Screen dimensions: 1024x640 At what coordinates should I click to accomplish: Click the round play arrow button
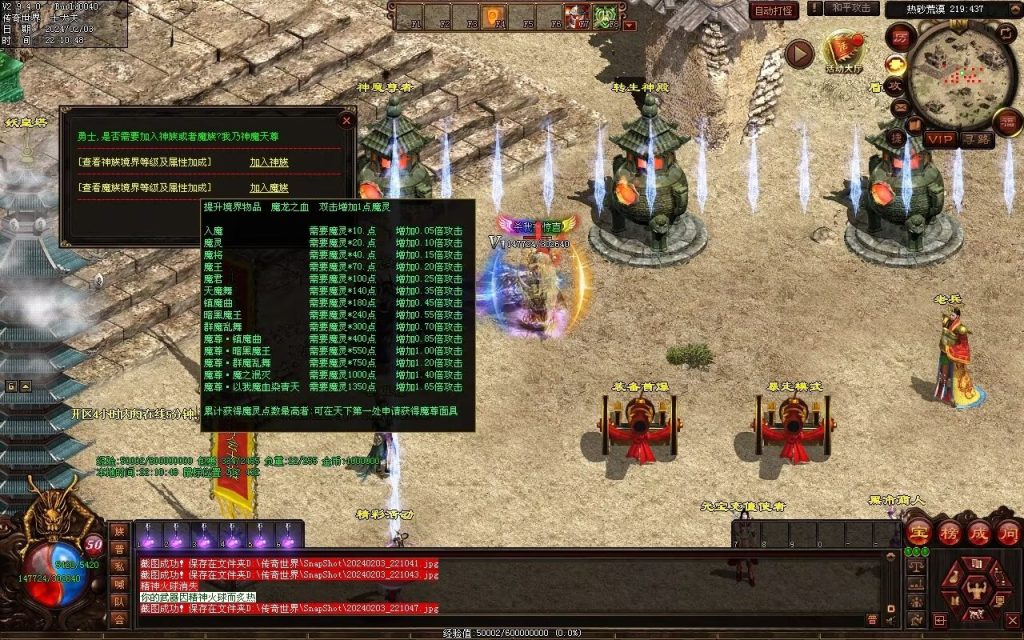coord(799,53)
